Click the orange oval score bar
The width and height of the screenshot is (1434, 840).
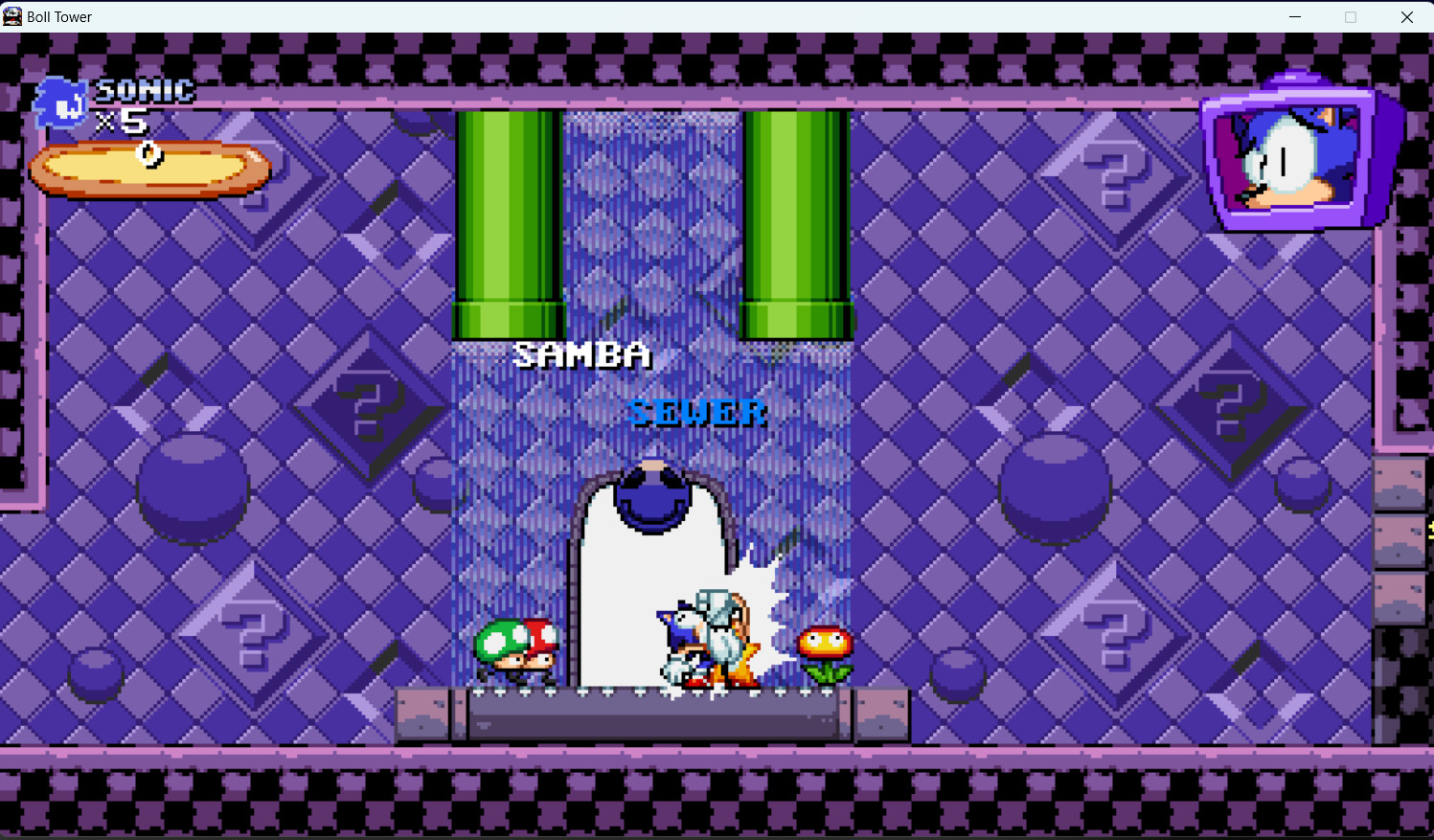[x=148, y=166]
